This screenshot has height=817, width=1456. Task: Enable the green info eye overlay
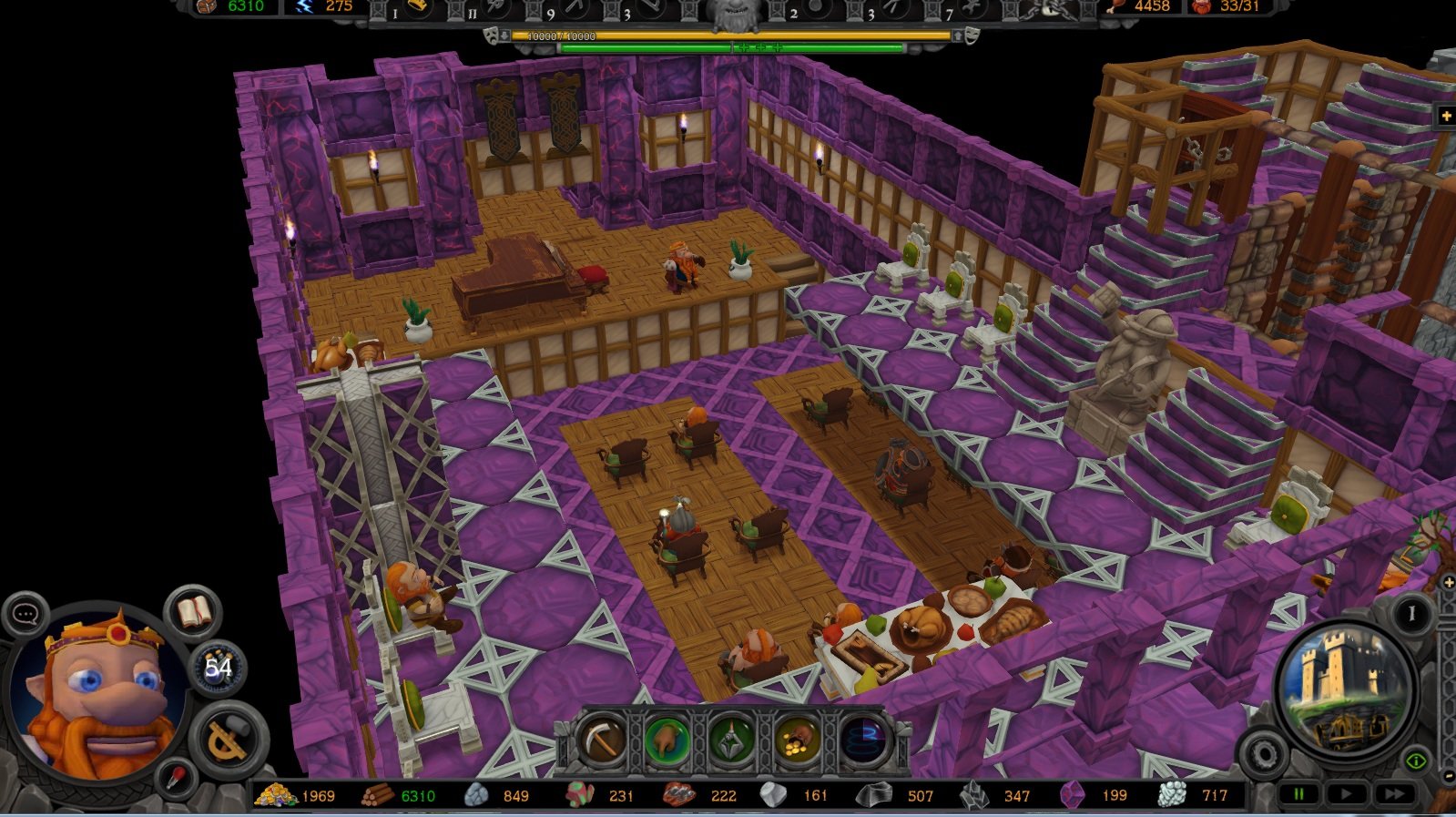coord(1417,761)
